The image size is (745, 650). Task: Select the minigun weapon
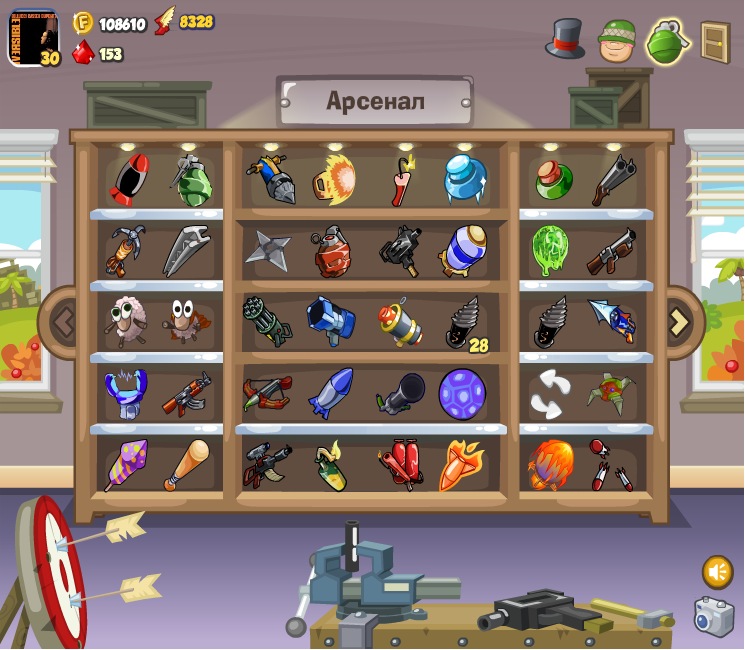266,322
